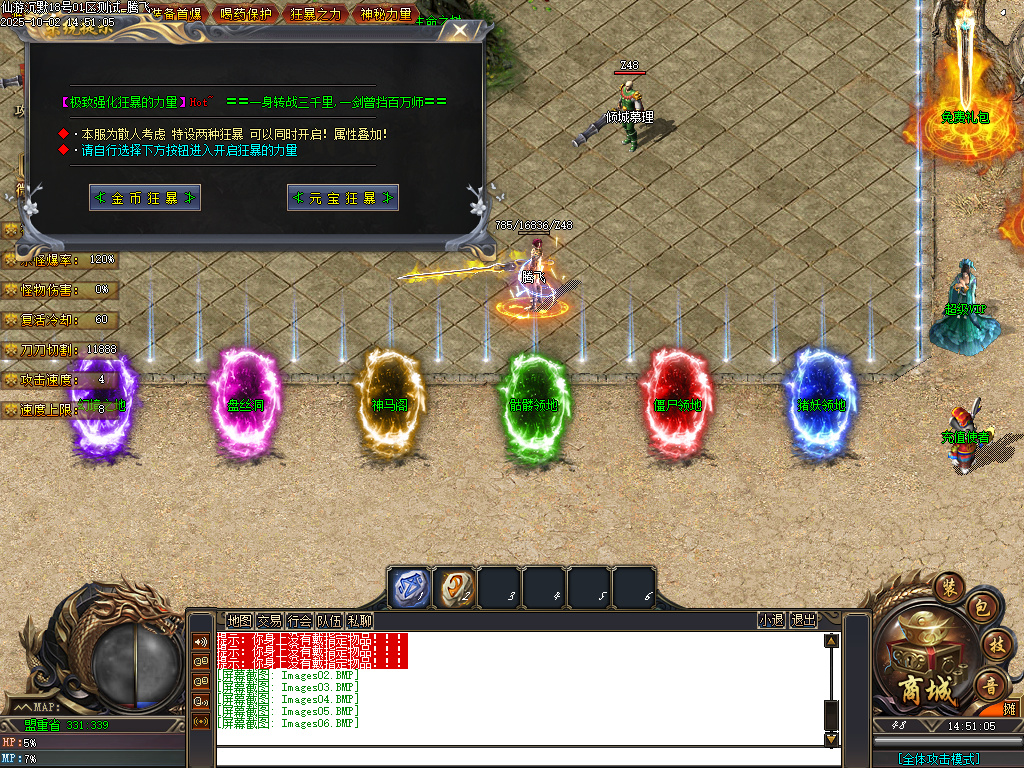Click the chat text input field
The image size is (1024, 768).
pyautogui.click(x=520, y=757)
